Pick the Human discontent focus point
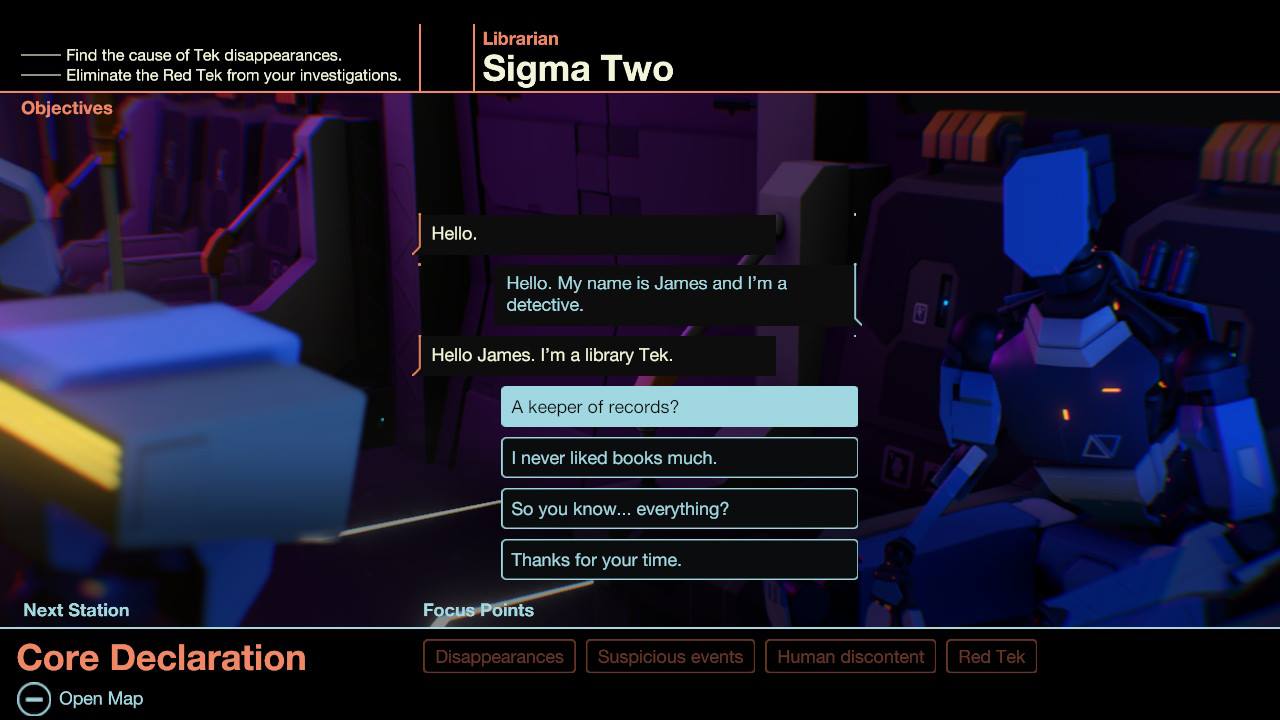Image resolution: width=1280 pixels, height=720 pixels. pyautogui.click(x=850, y=657)
